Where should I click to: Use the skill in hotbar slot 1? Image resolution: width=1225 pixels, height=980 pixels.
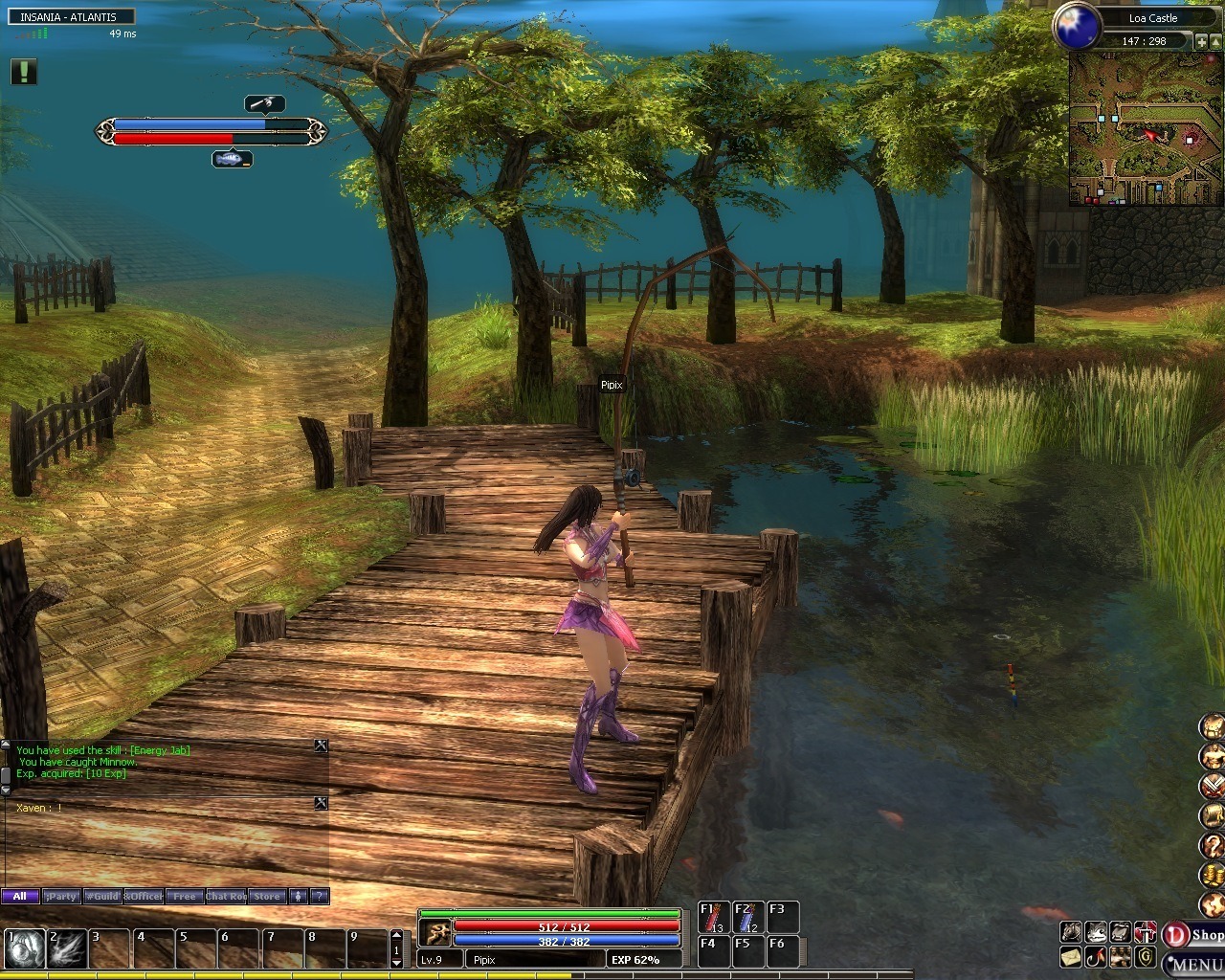pos(25,948)
